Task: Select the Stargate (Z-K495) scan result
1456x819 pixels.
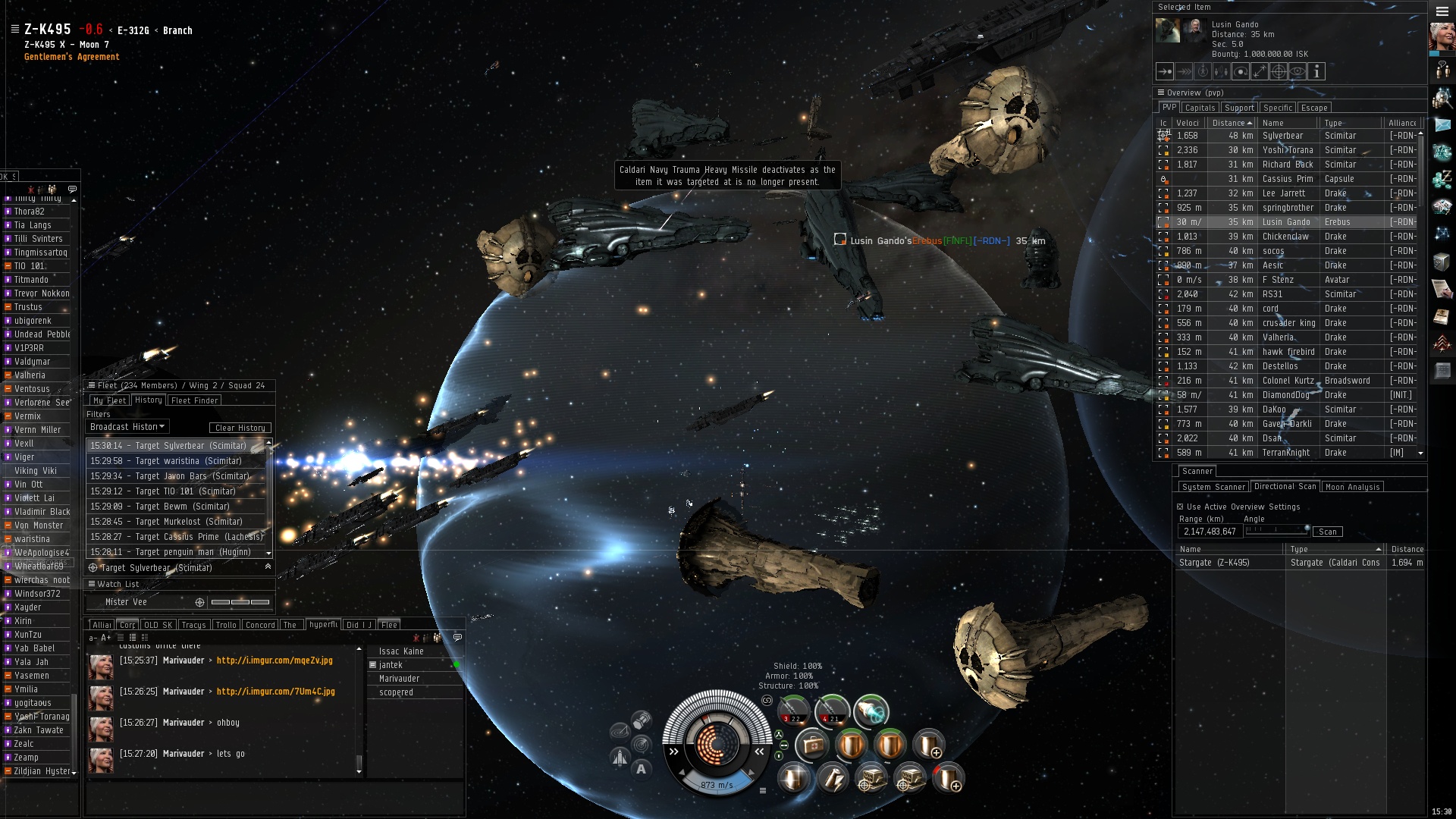Action: point(1214,563)
